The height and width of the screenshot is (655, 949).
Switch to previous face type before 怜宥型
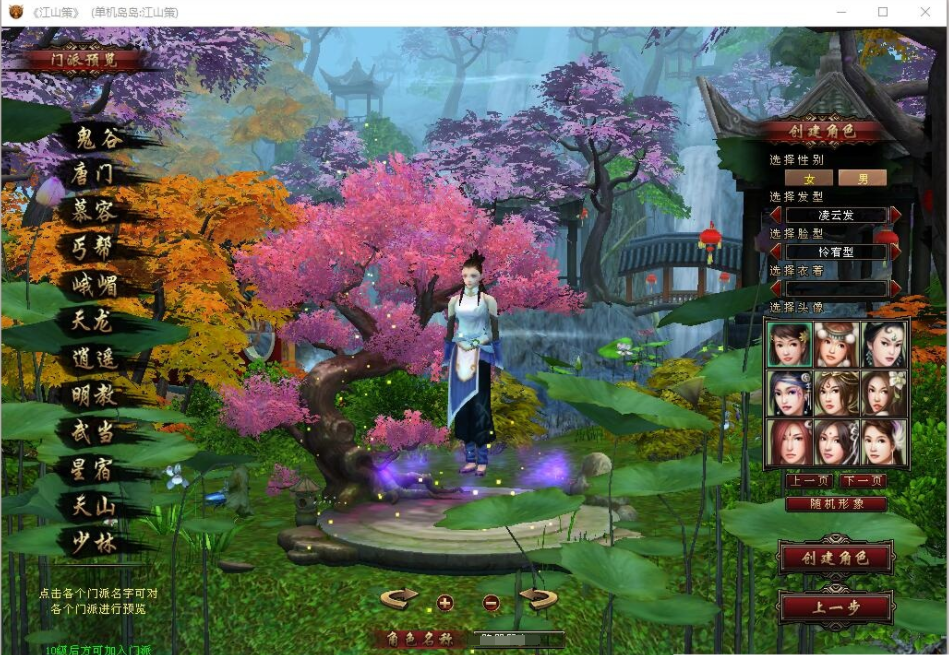(x=775, y=252)
